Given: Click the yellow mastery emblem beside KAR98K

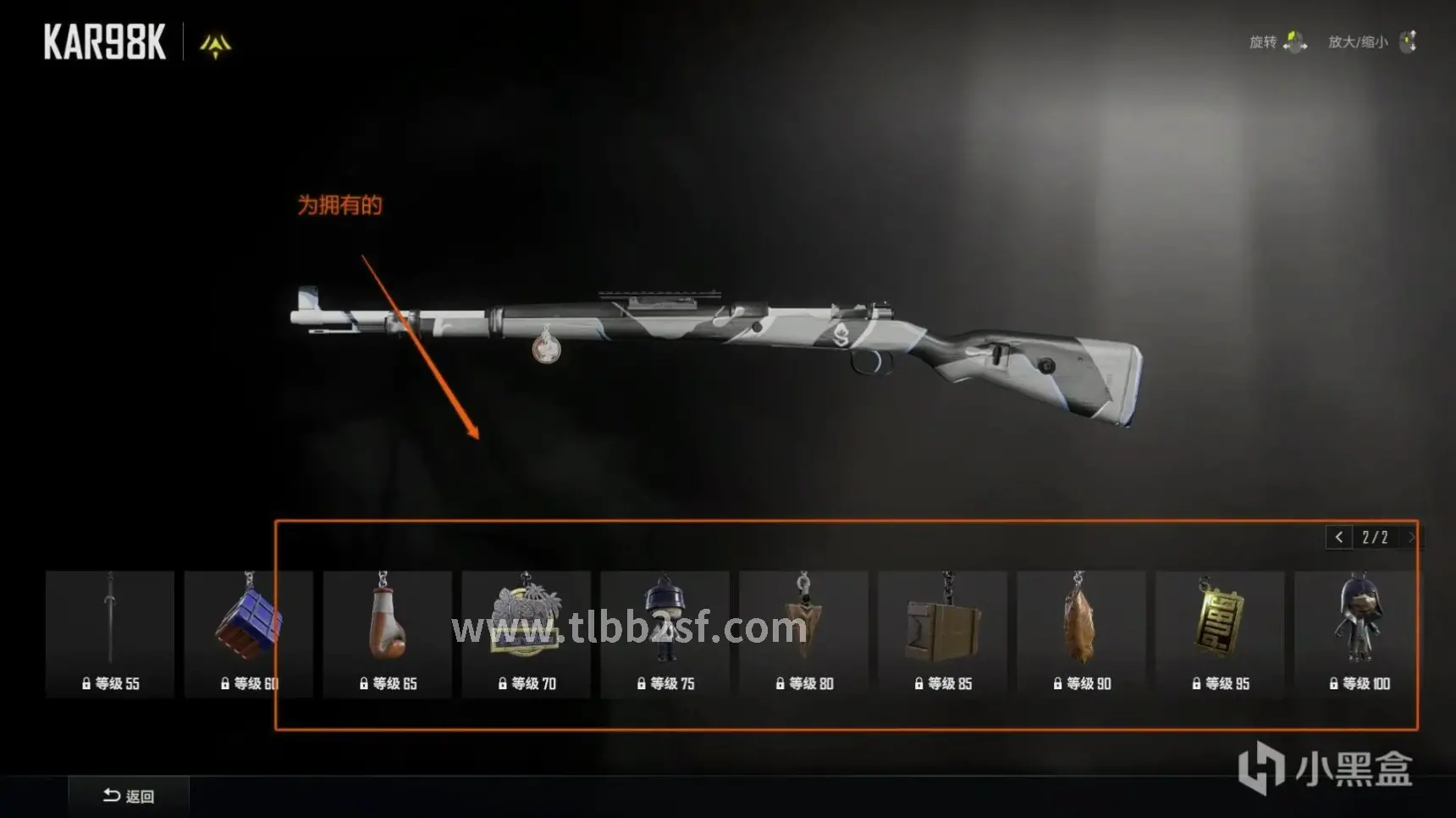Looking at the screenshot, I should coord(215,45).
